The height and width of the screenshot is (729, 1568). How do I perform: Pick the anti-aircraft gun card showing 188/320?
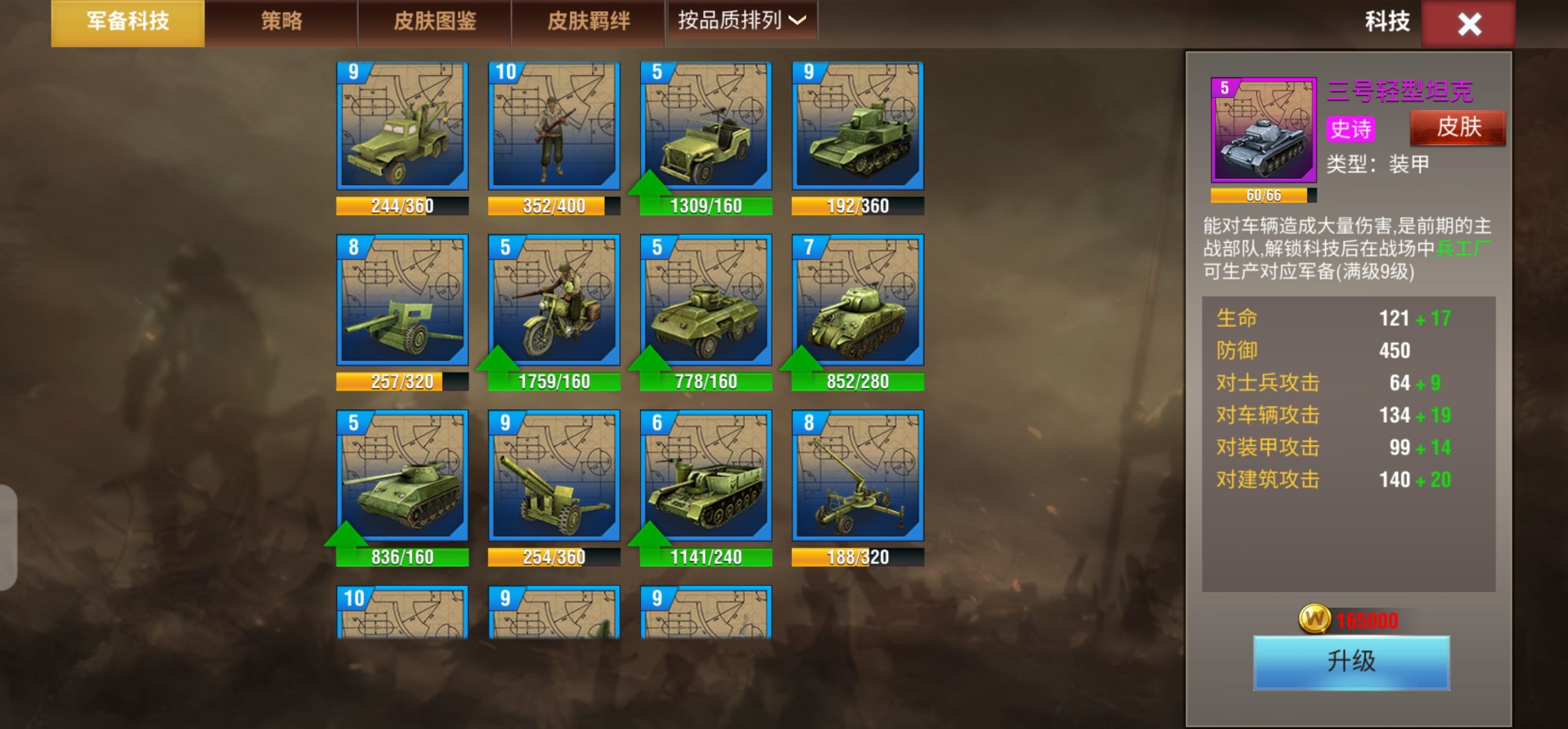click(x=858, y=476)
